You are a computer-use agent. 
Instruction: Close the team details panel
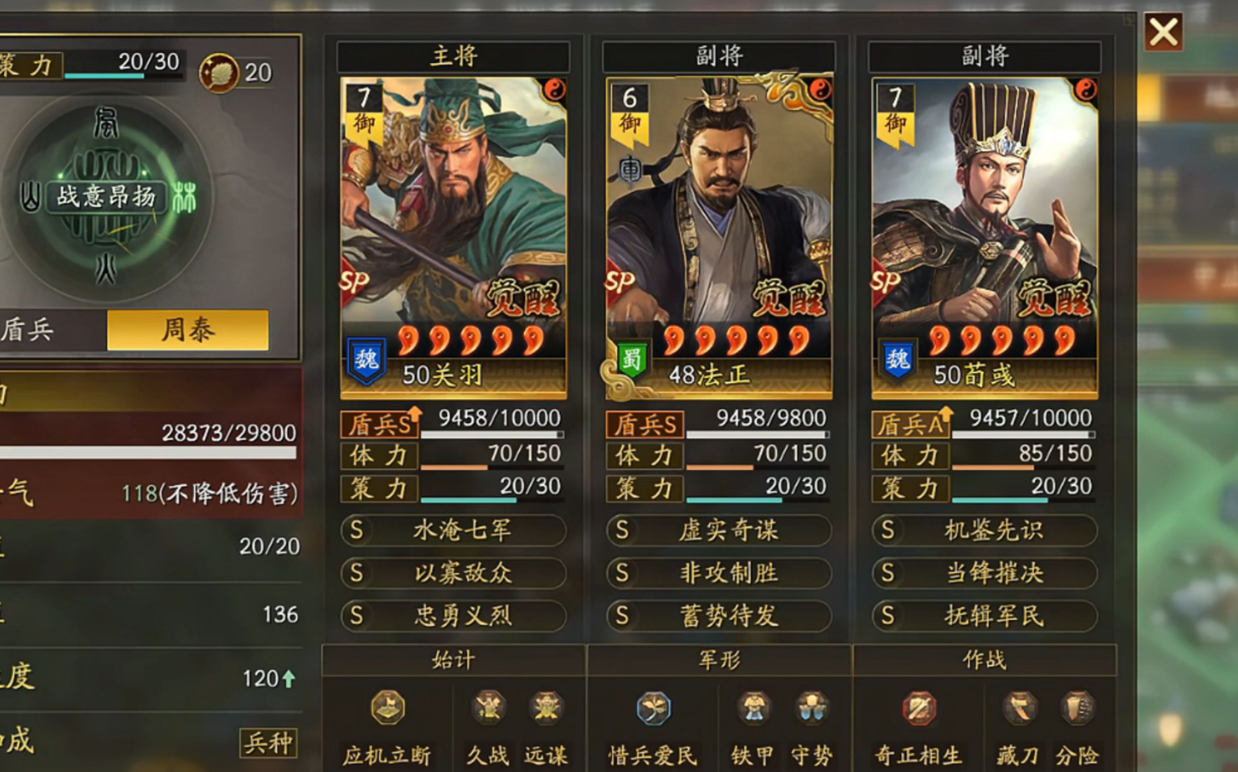point(1163,32)
